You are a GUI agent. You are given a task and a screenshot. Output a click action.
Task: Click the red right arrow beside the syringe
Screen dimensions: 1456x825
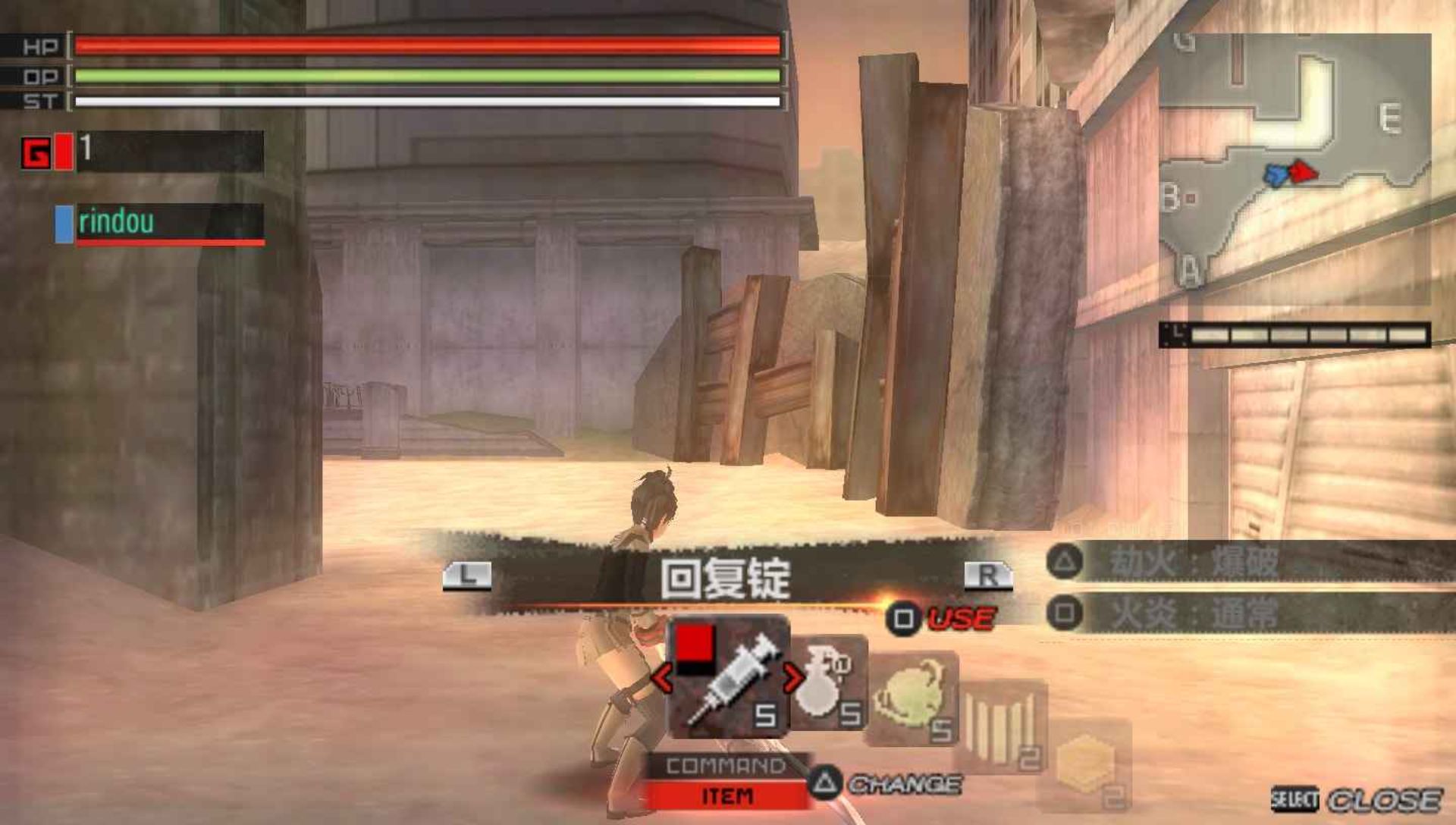click(792, 677)
